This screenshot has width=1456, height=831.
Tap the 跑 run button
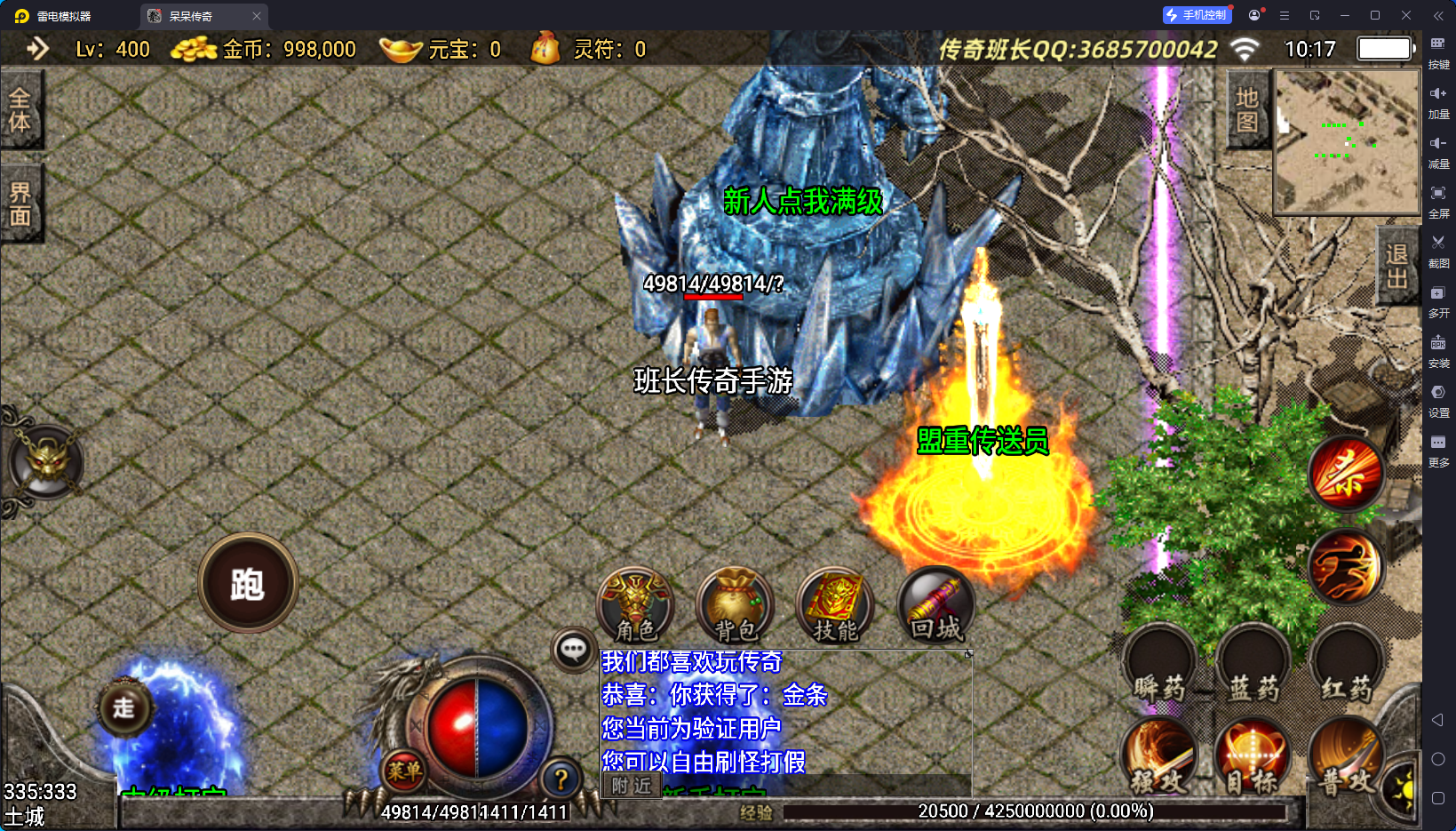tap(248, 584)
